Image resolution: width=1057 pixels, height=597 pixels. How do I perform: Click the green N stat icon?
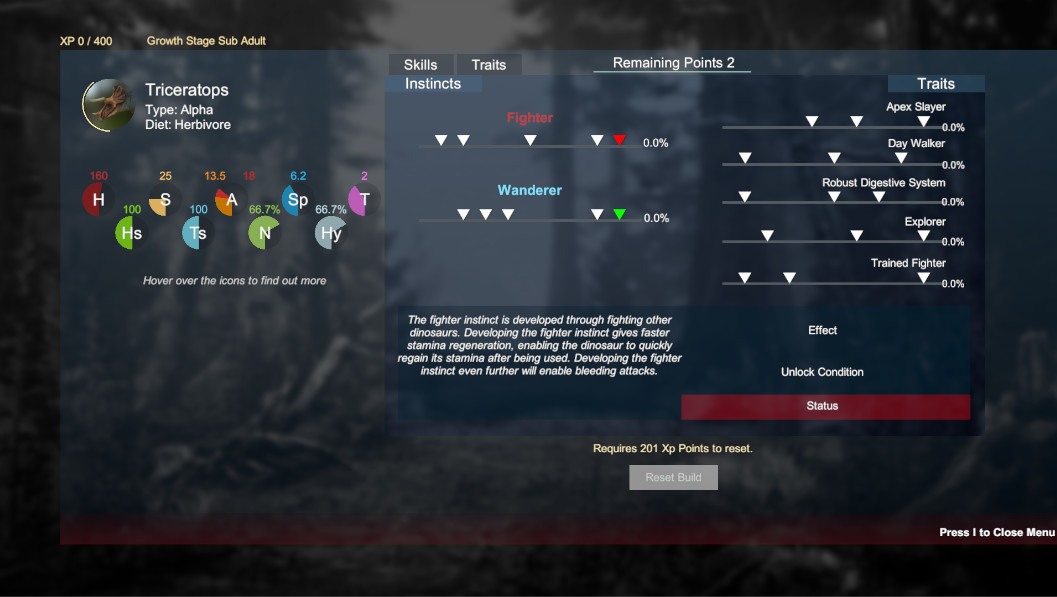point(264,233)
